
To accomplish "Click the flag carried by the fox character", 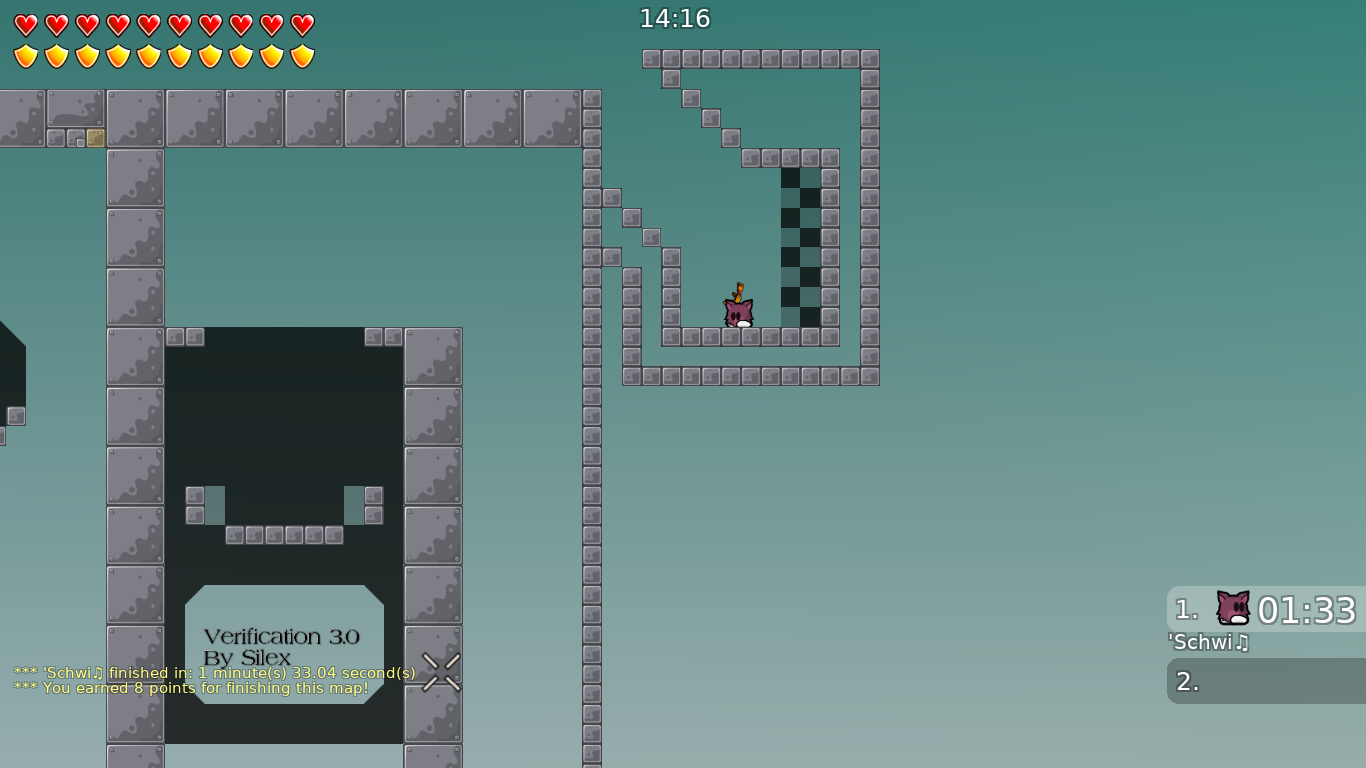I will click(x=740, y=290).
